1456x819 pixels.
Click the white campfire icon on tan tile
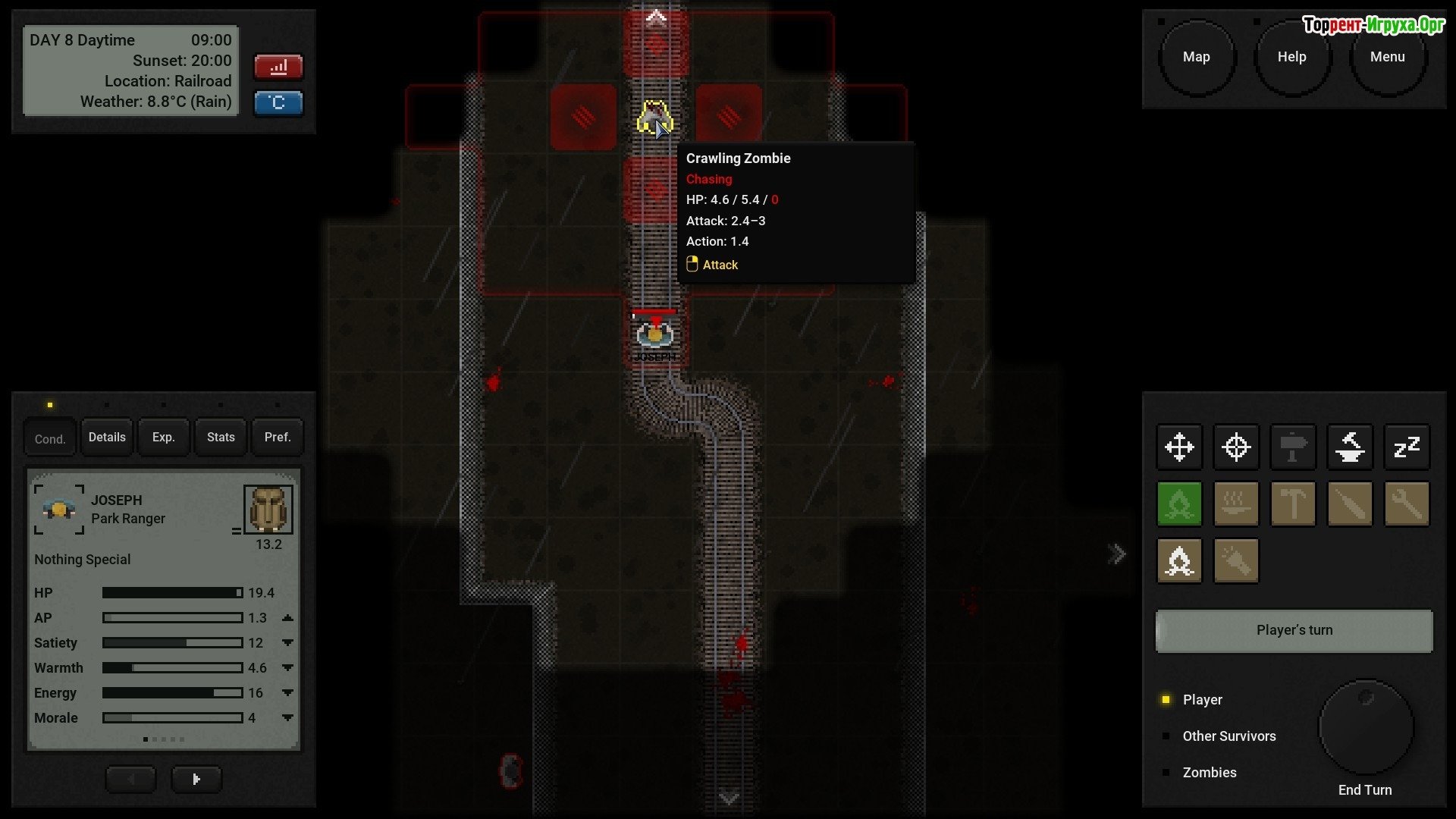point(1179,561)
